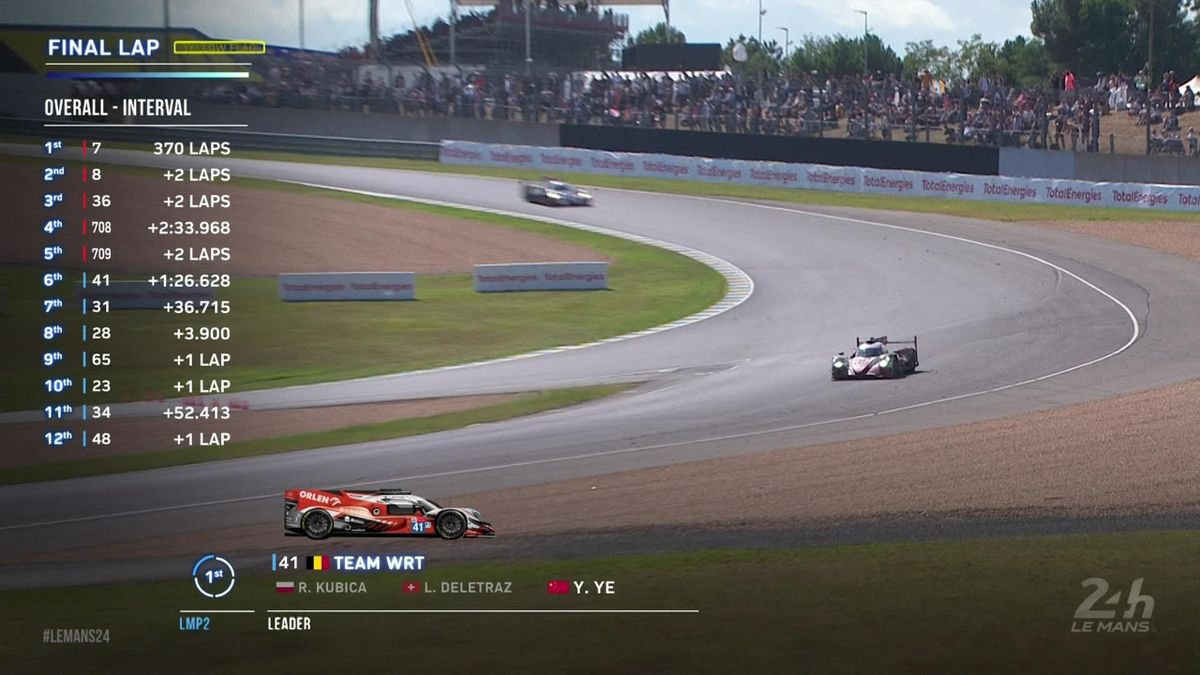Select driver R. Kubica

coord(322,588)
